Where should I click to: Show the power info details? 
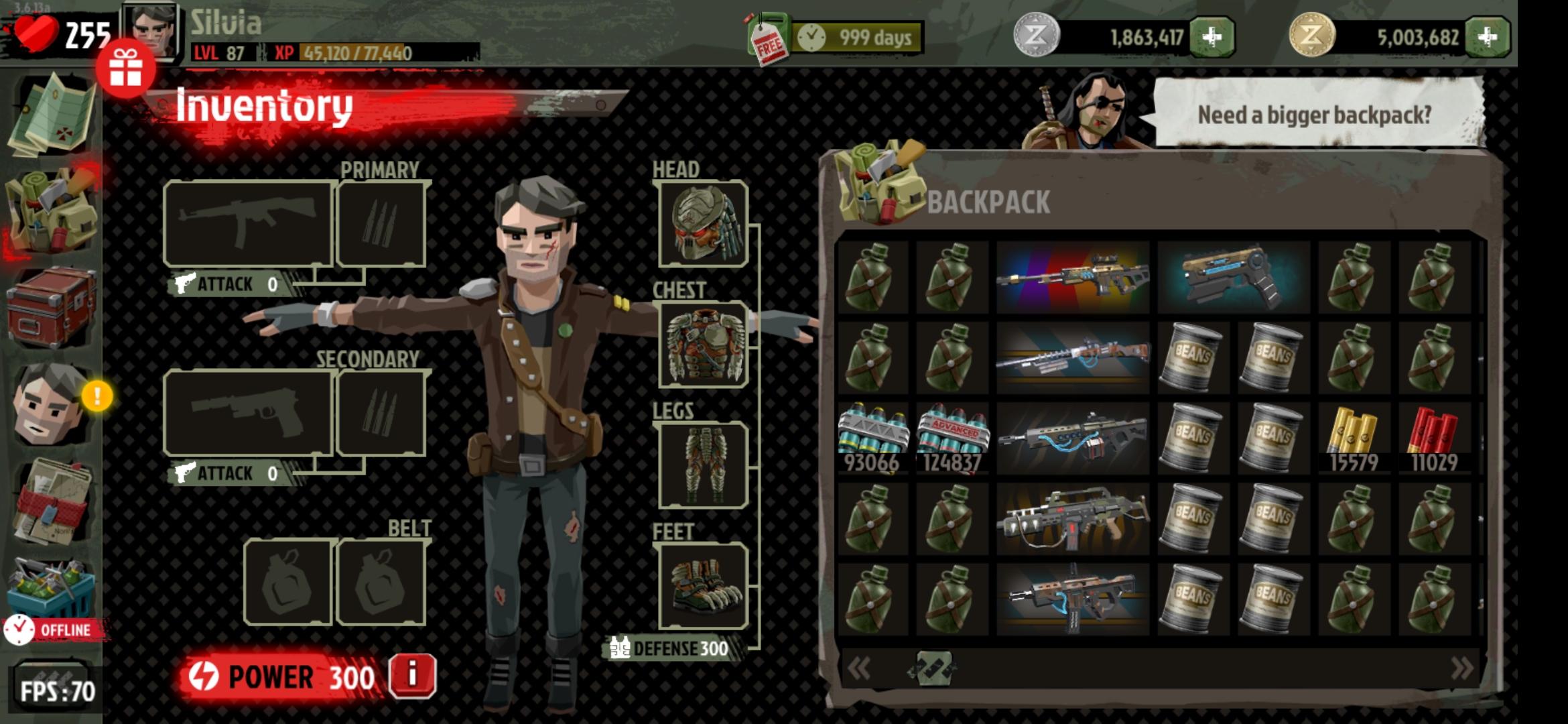[x=412, y=676]
